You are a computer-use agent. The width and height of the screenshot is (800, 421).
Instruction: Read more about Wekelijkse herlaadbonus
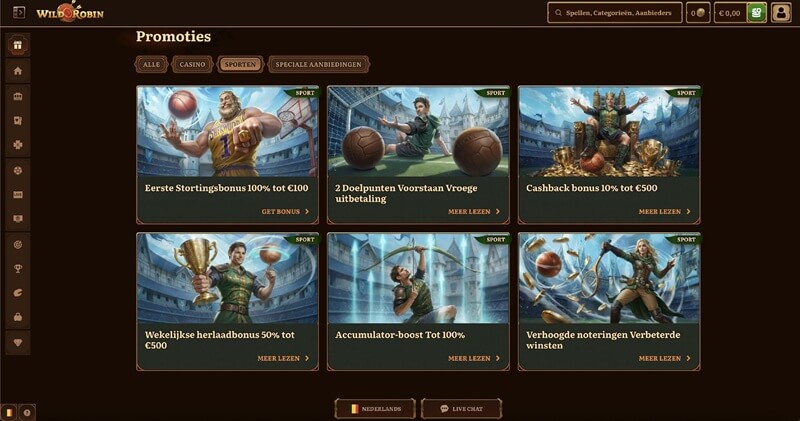283,358
